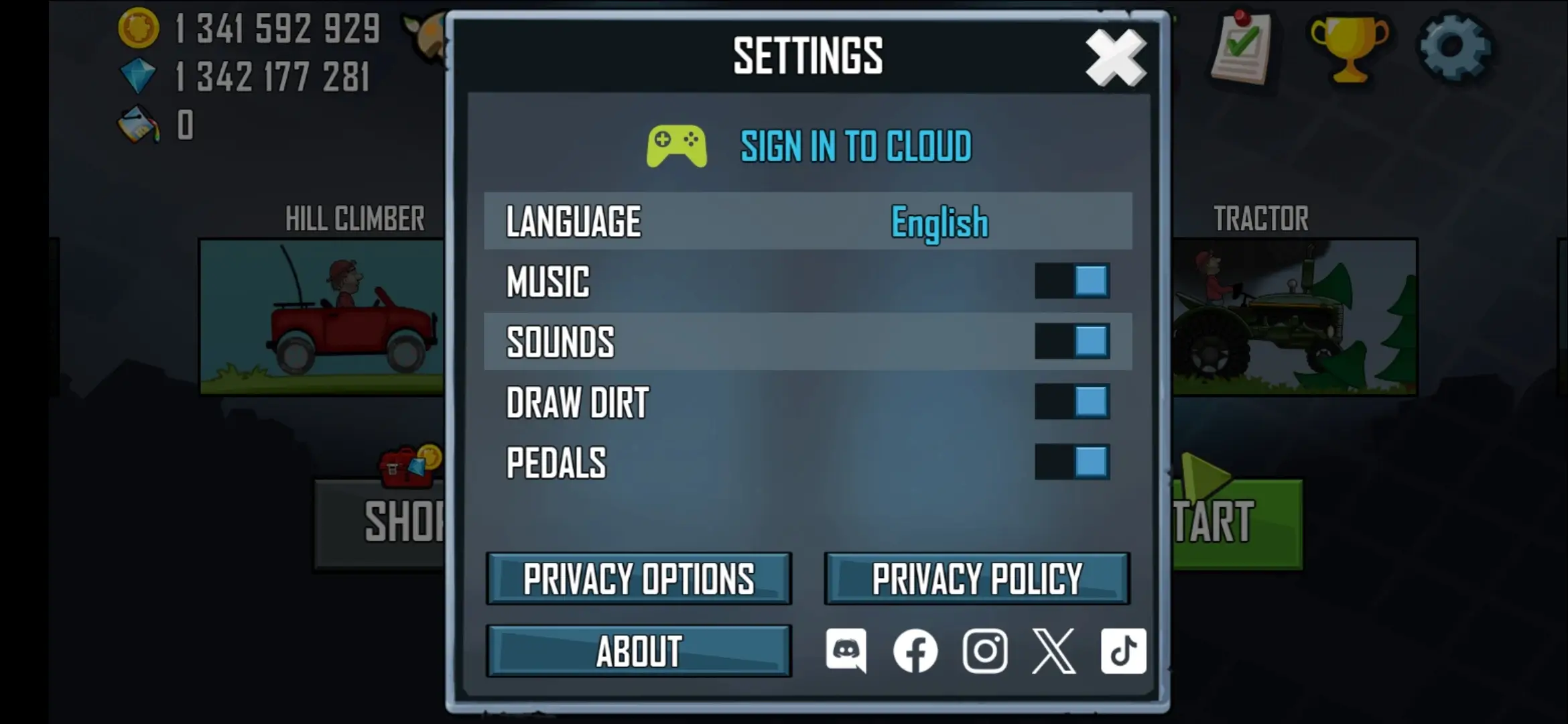Open the About screen

[639, 651]
